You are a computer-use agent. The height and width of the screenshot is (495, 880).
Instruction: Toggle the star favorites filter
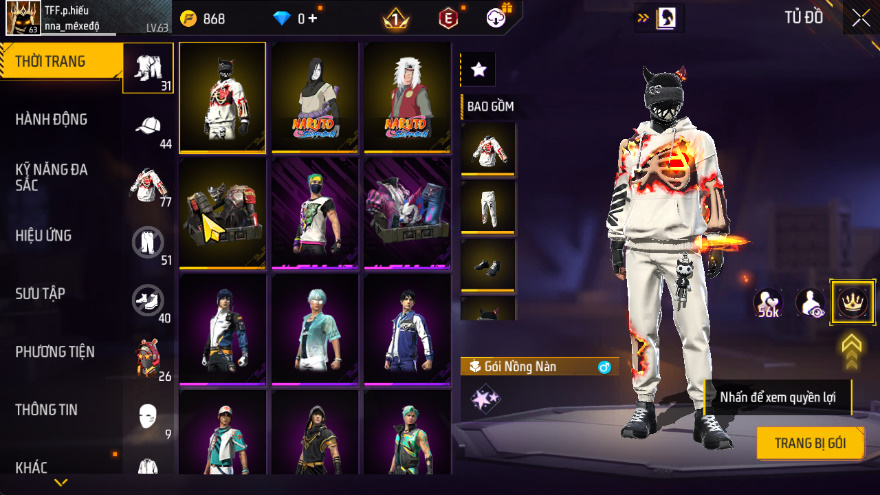tap(478, 69)
